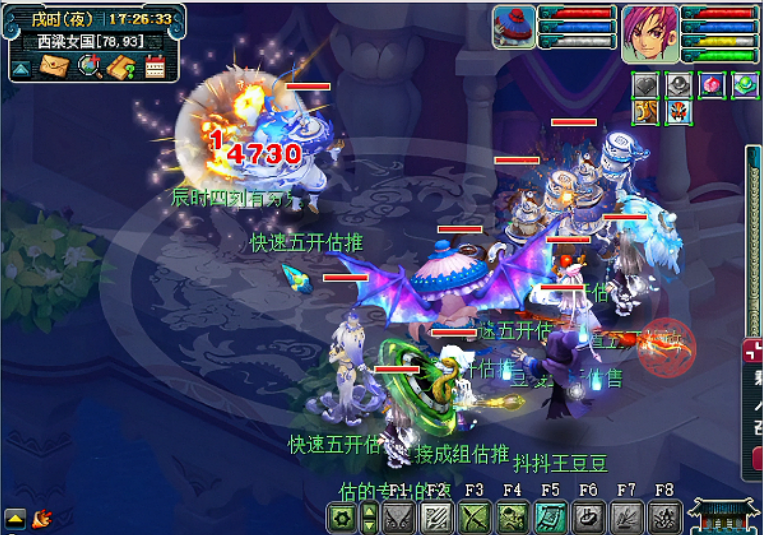Click the grey heart buff icon
Viewport: 763px width, 535px height.
click(x=647, y=85)
